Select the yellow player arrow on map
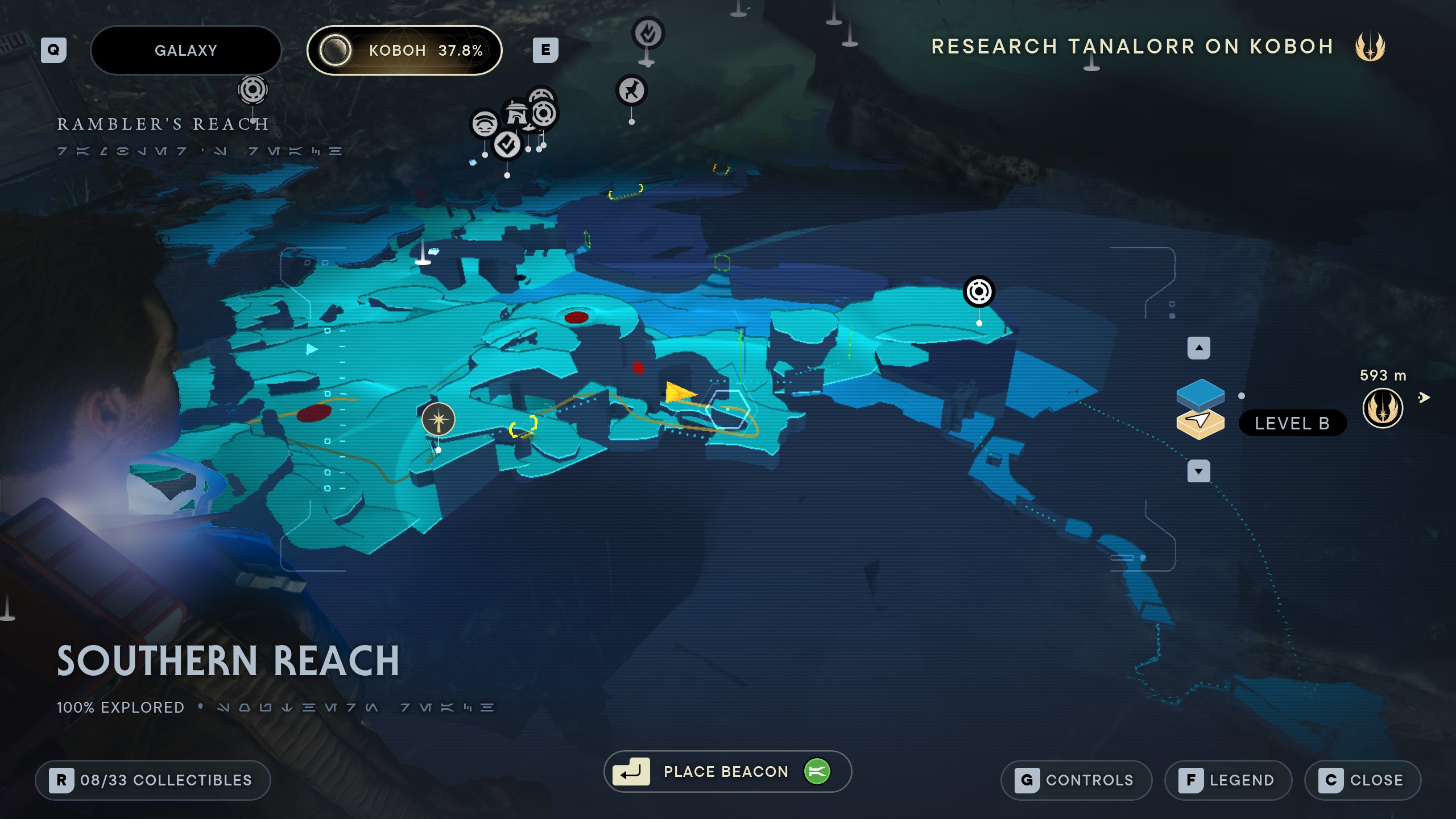Image resolution: width=1456 pixels, height=819 pixels. (x=679, y=392)
